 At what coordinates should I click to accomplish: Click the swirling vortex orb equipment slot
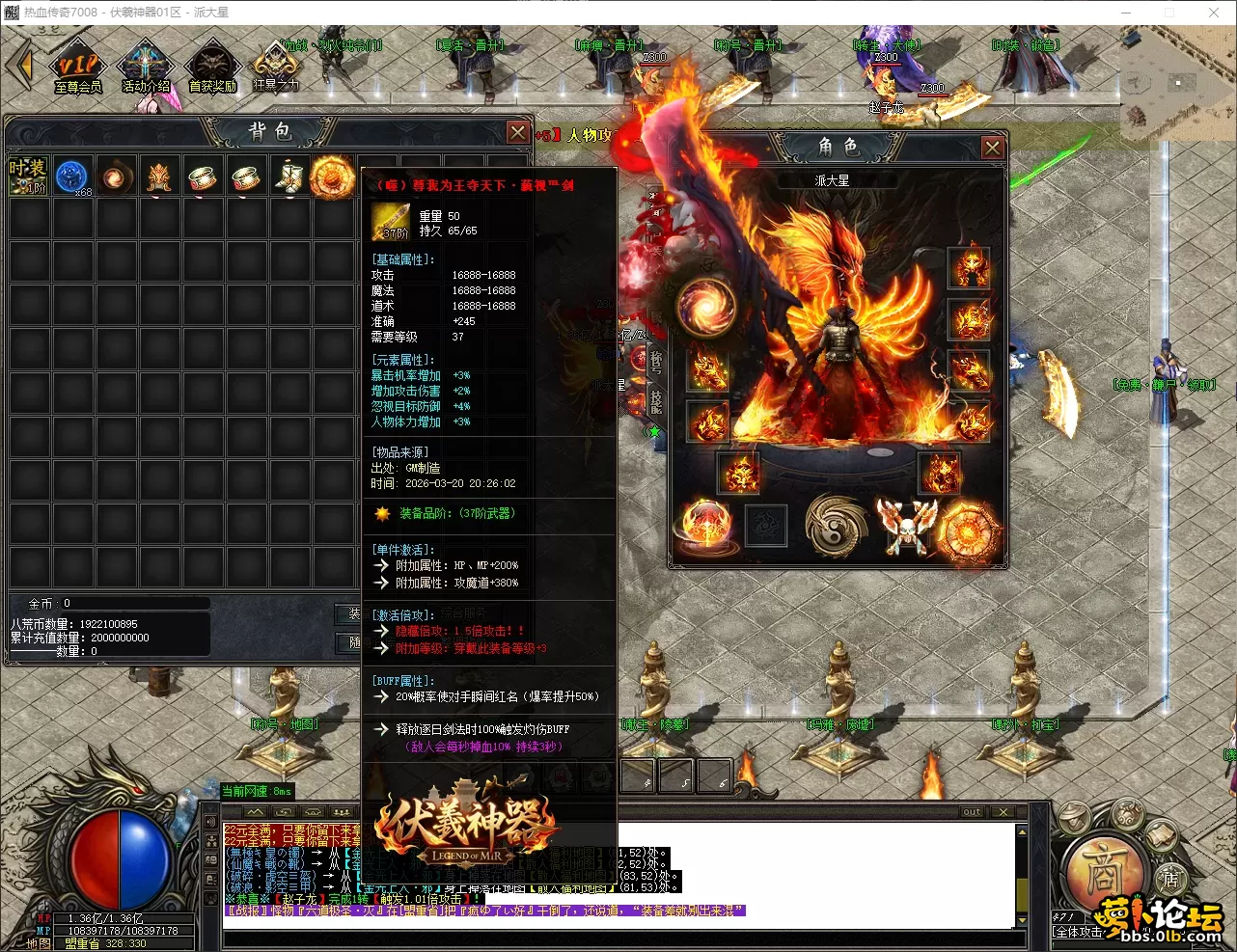pyautogui.click(x=706, y=307)
